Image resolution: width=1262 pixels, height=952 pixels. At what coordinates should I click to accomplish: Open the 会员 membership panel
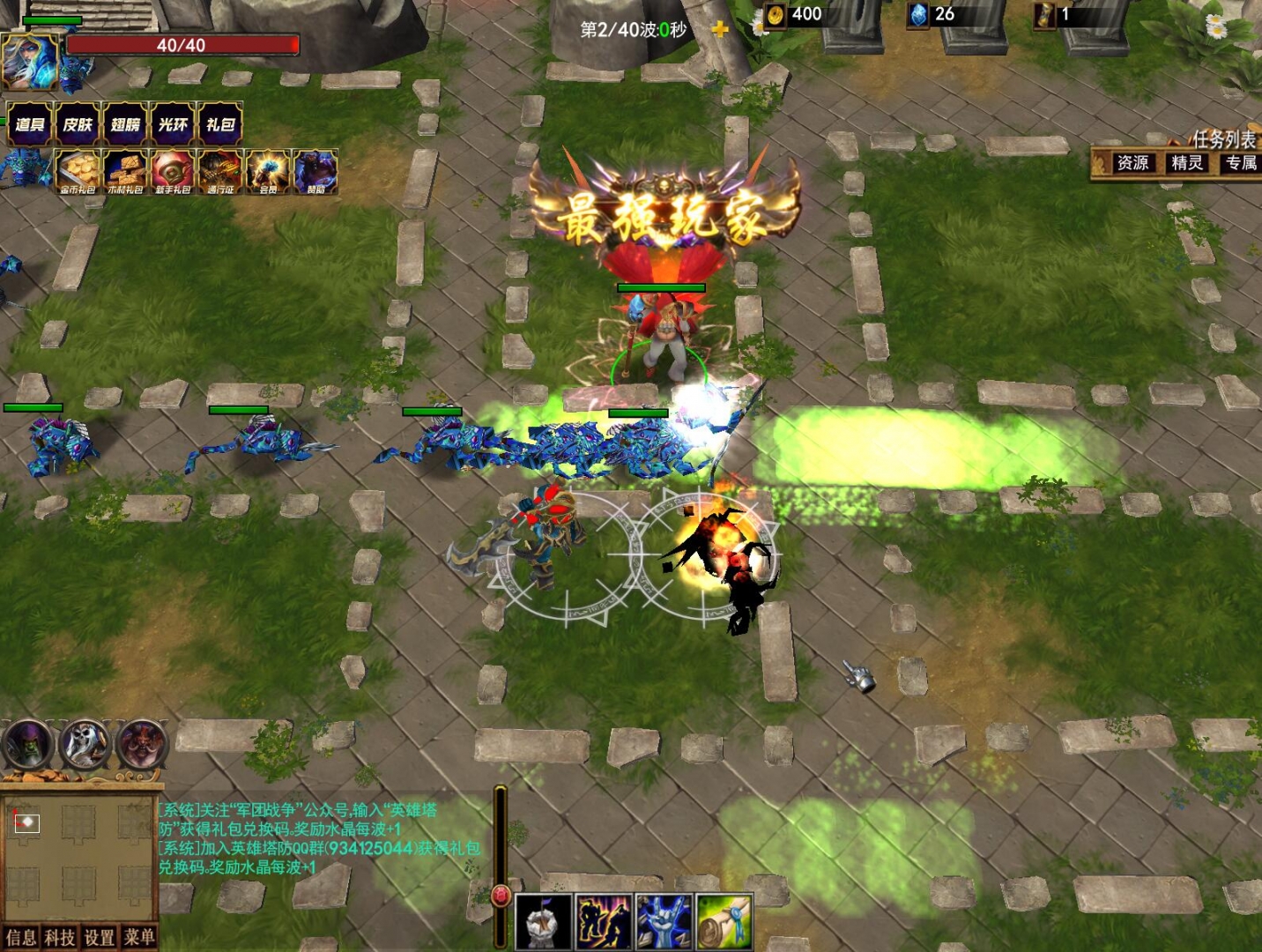tap(267, 169)
